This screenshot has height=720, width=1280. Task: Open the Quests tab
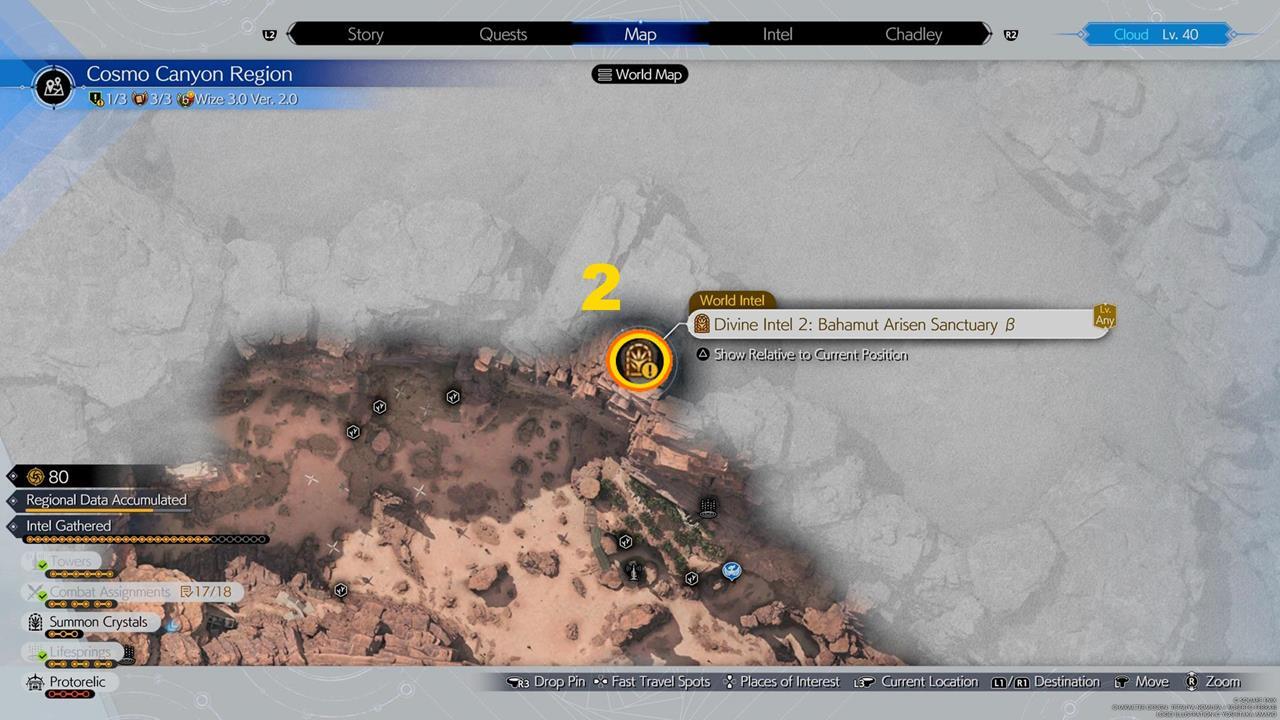(x=503, y=34)
